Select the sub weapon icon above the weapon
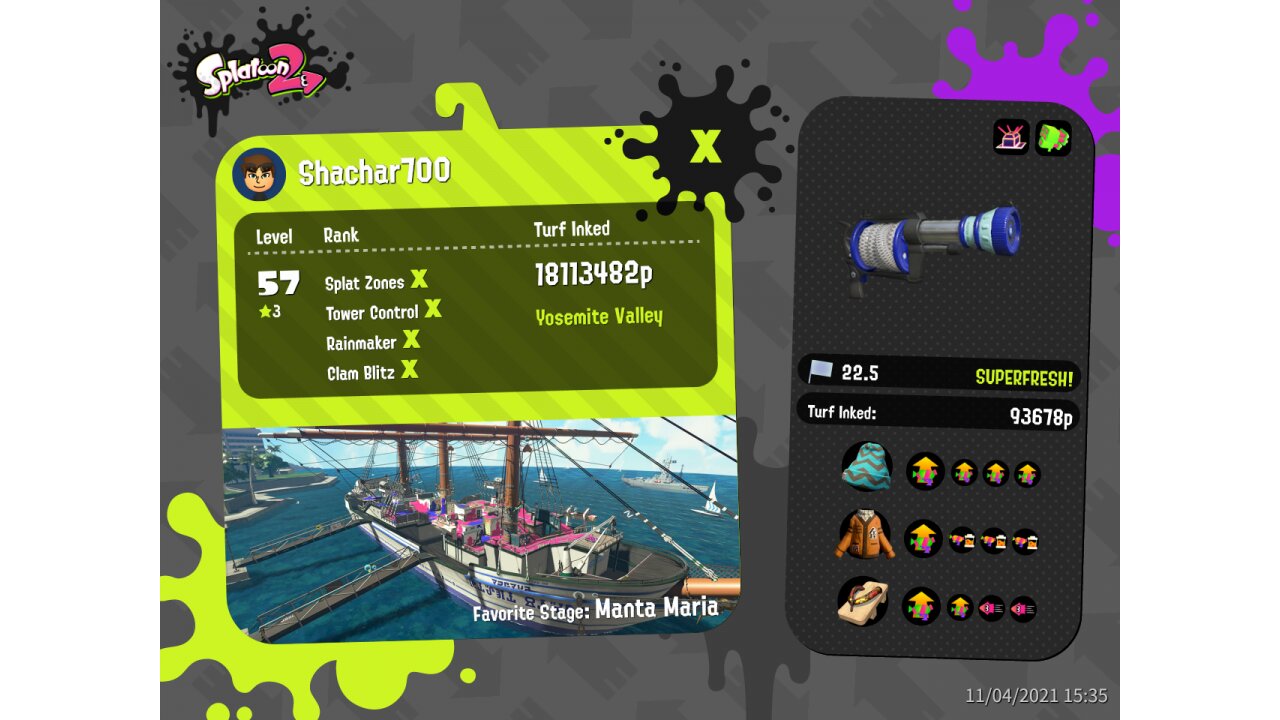 click(1011, 137)
